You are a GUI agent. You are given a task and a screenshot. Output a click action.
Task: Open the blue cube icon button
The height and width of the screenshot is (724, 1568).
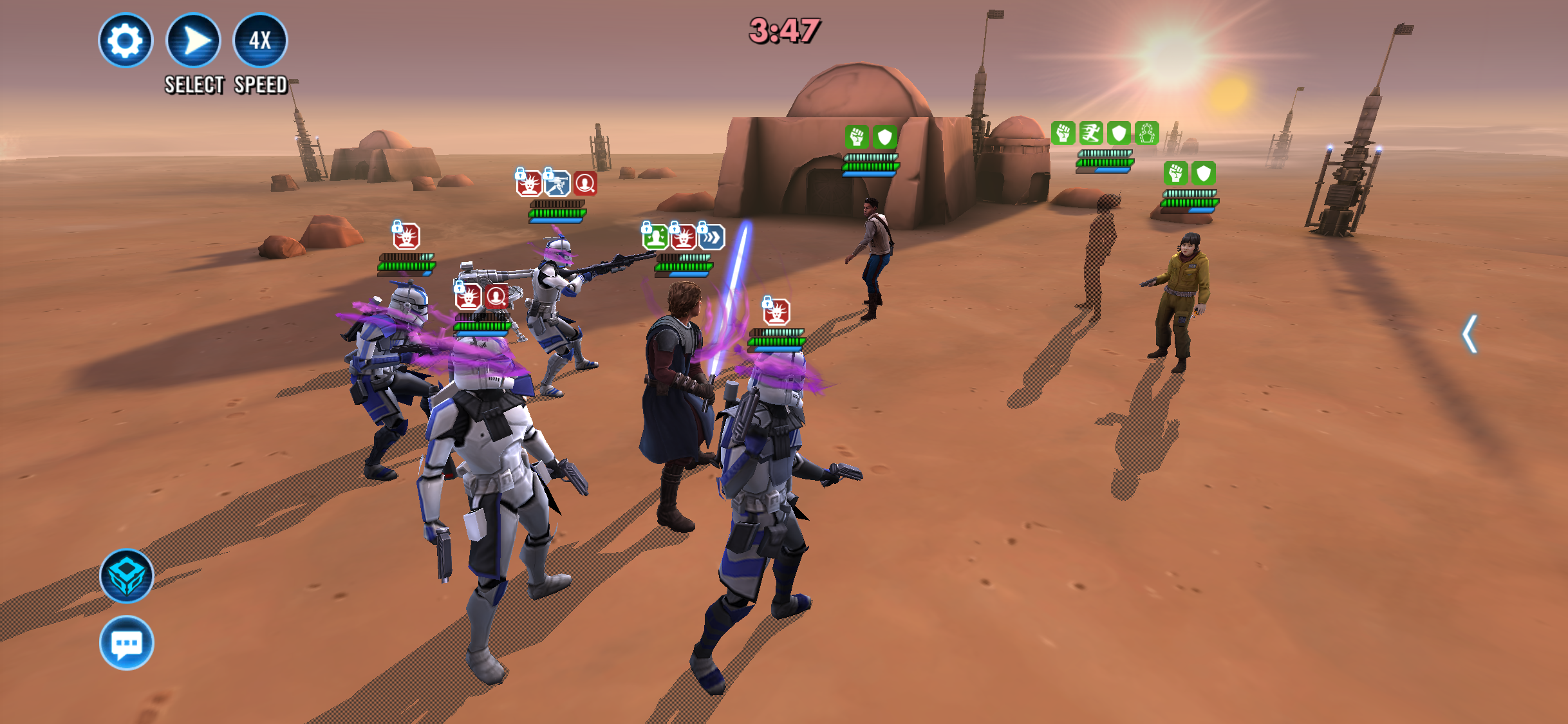[127, 576]
